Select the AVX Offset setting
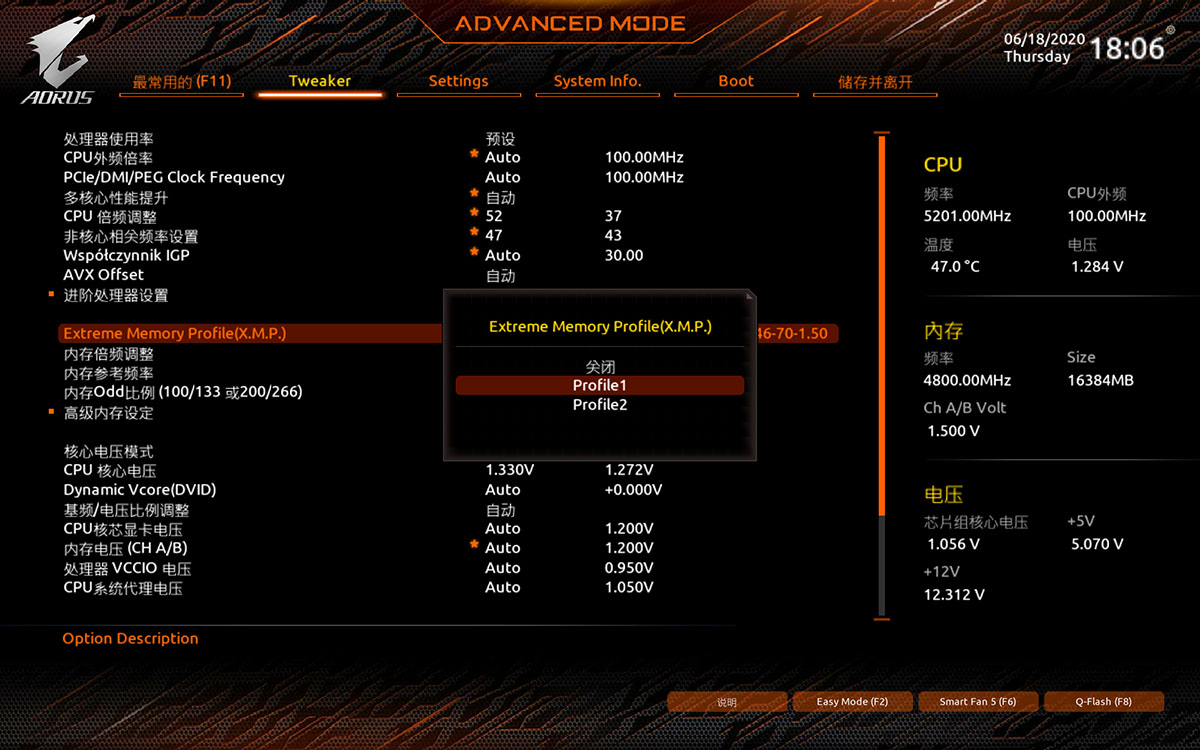 click(x=104, y=274)
